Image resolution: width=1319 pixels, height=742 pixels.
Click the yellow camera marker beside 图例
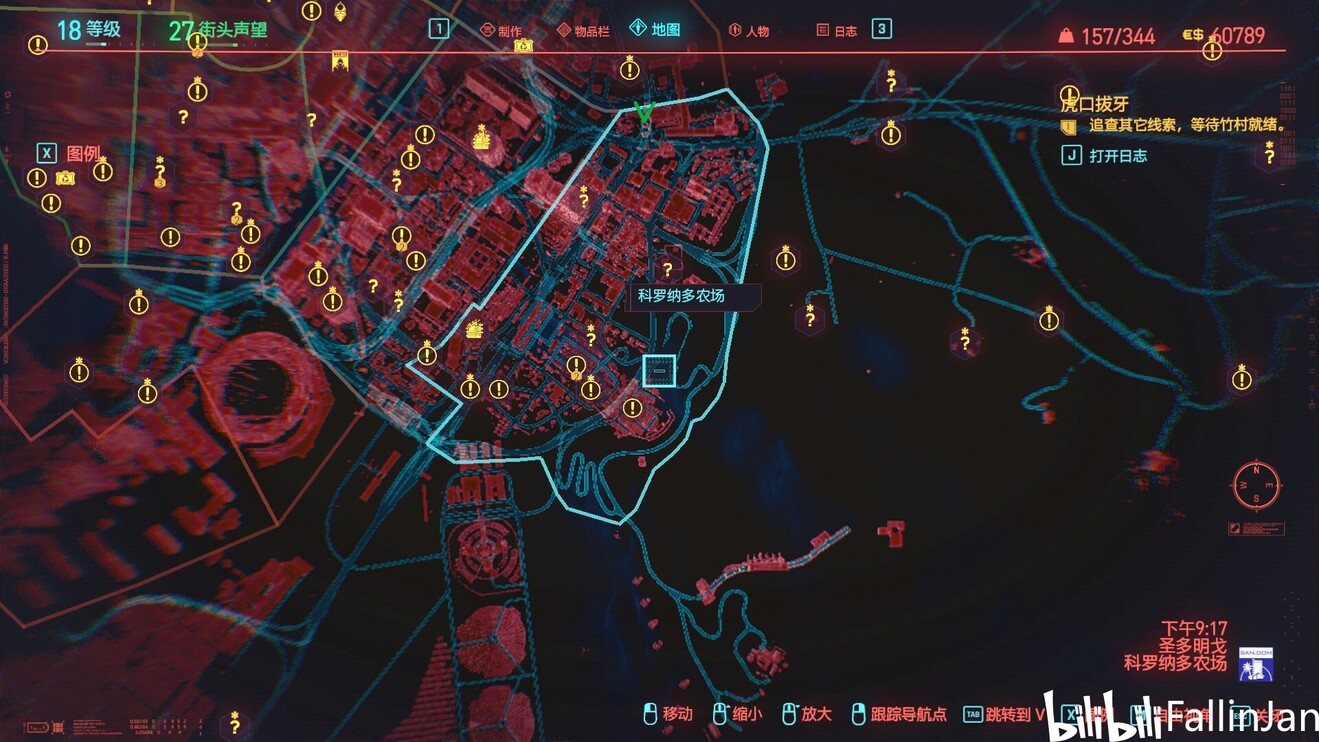click(x=66, y=178)
